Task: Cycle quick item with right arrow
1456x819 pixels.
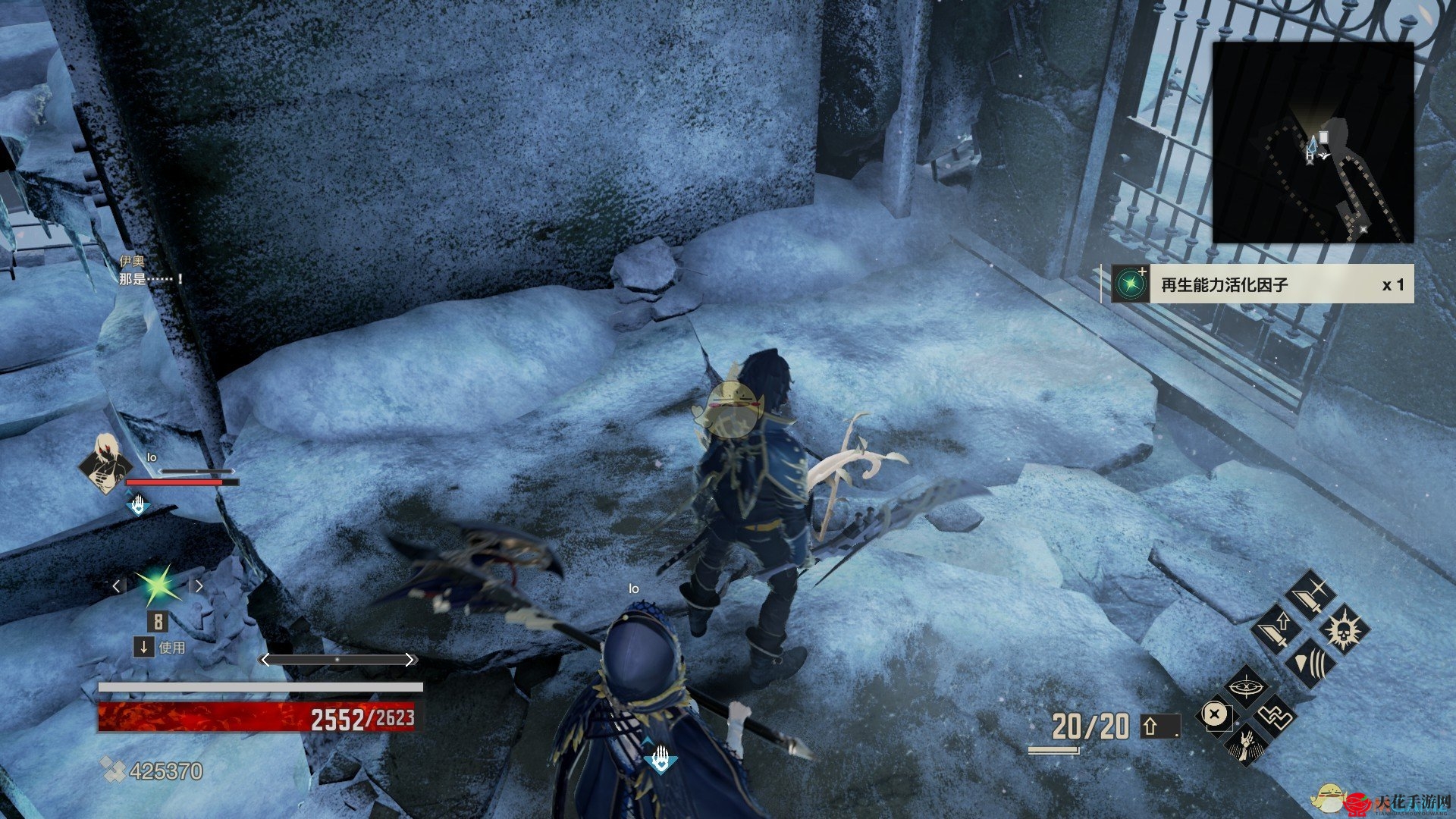Action: click(199, 585)
